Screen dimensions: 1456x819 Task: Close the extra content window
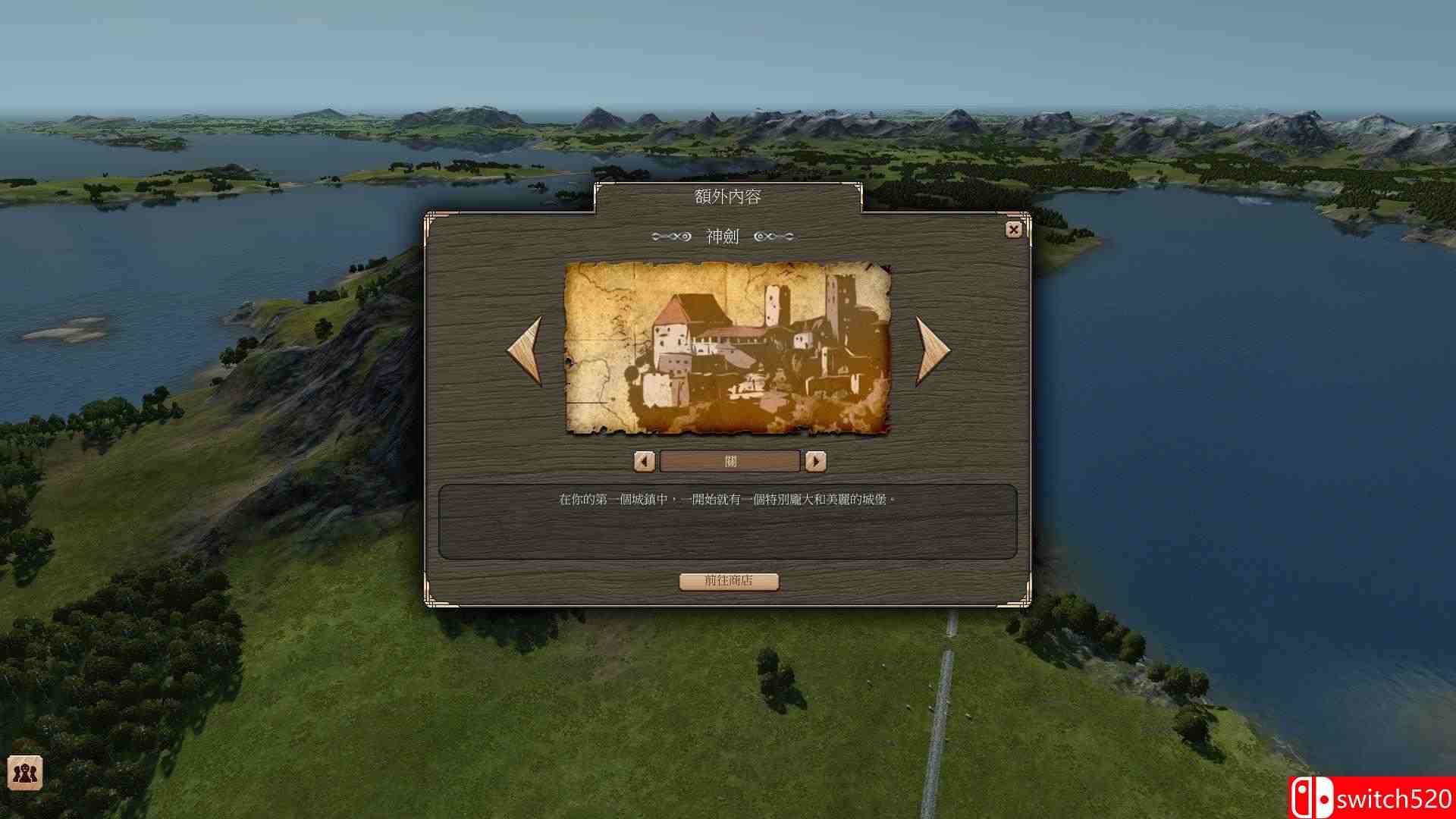[x=1014, y=229]
